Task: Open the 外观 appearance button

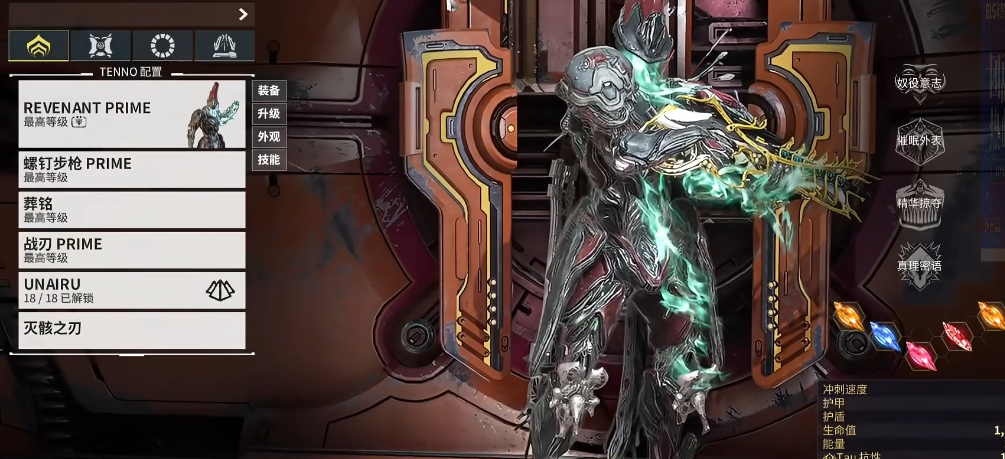Action: click(x=269, y=136)
